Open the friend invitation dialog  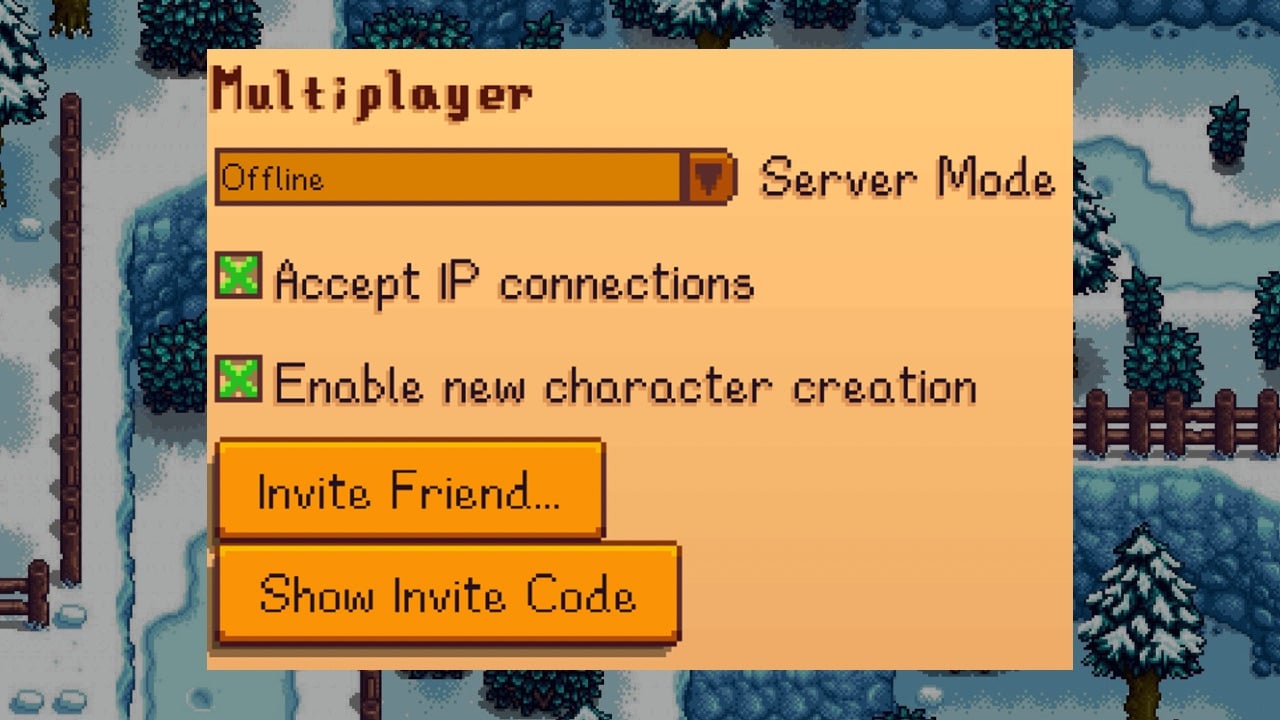[410, 490]
